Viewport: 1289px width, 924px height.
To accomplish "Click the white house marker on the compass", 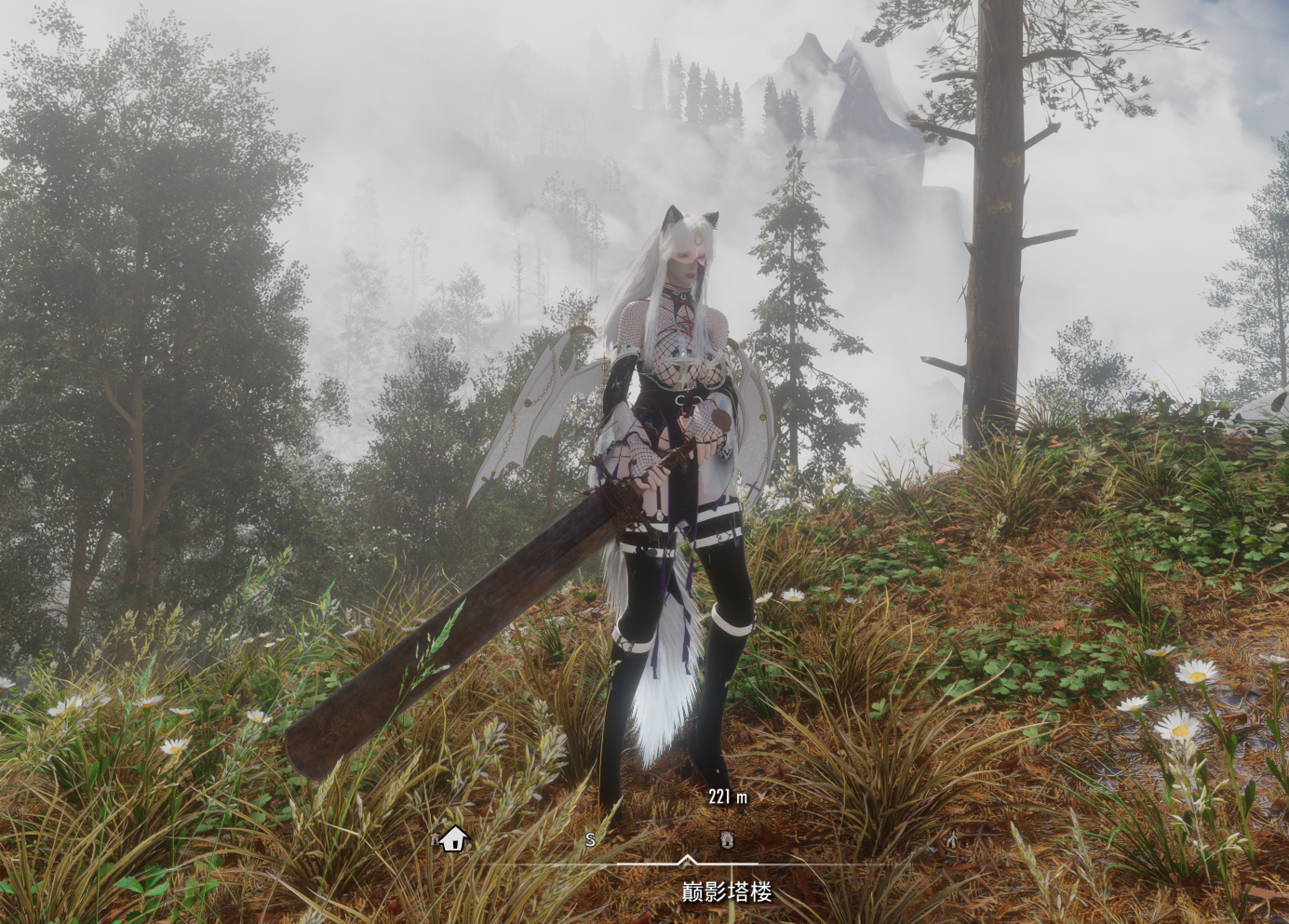I will click(452, 838).
